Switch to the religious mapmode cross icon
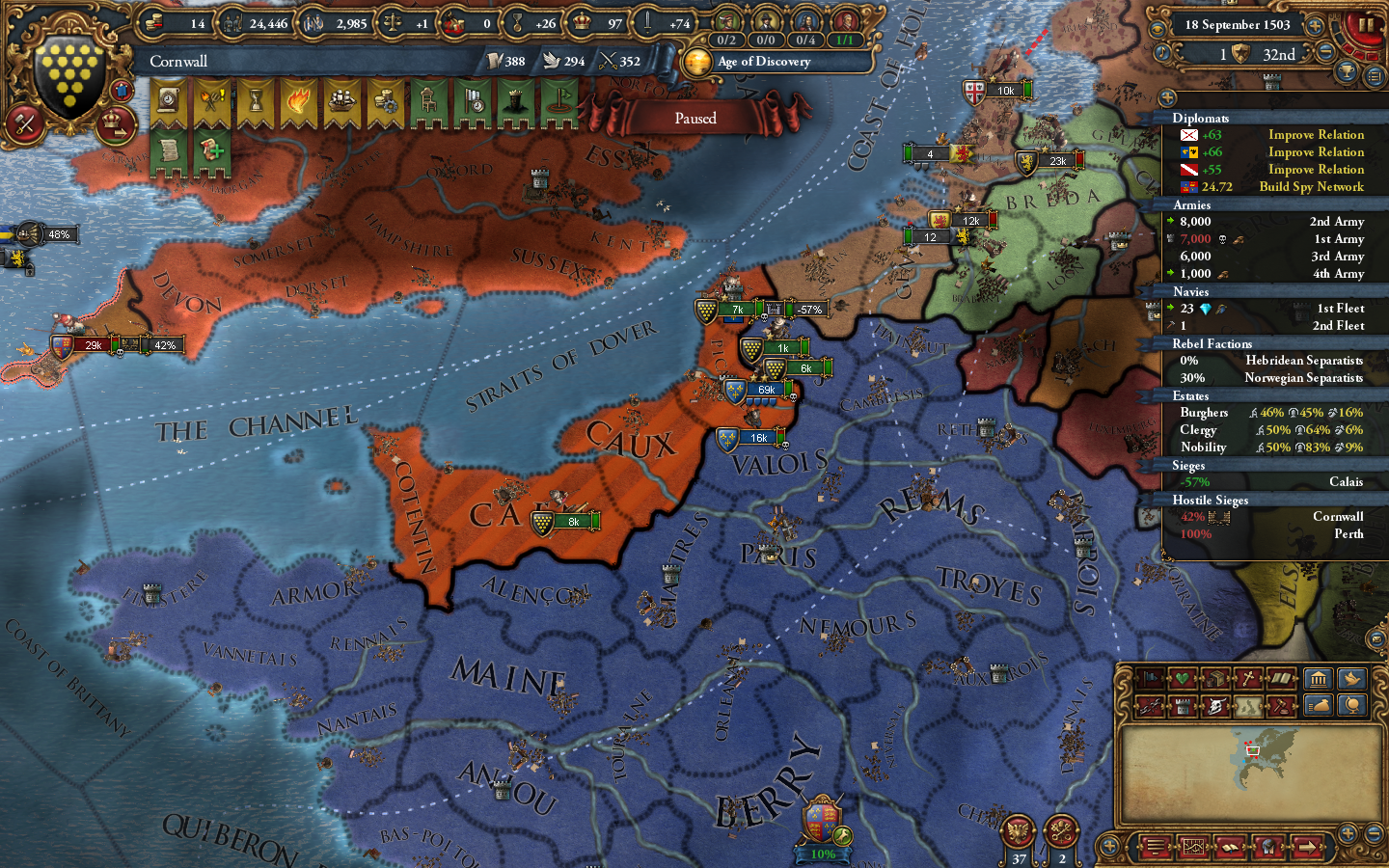 pyautogui.click(x=1247, y=678)
